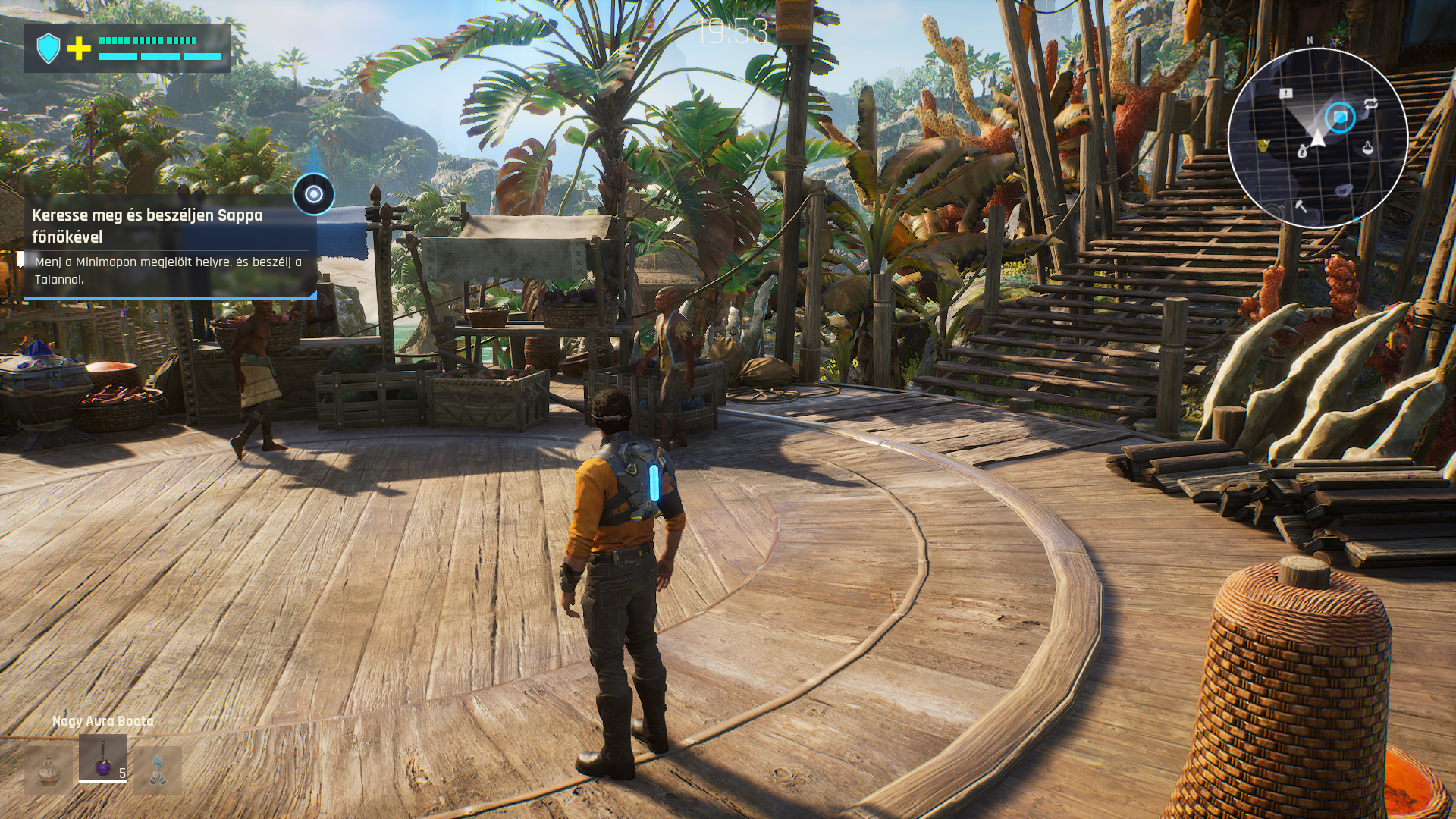Select the hammer crafting marker on minimap
Screen dimensions: 1456x819
(1301, 205)
